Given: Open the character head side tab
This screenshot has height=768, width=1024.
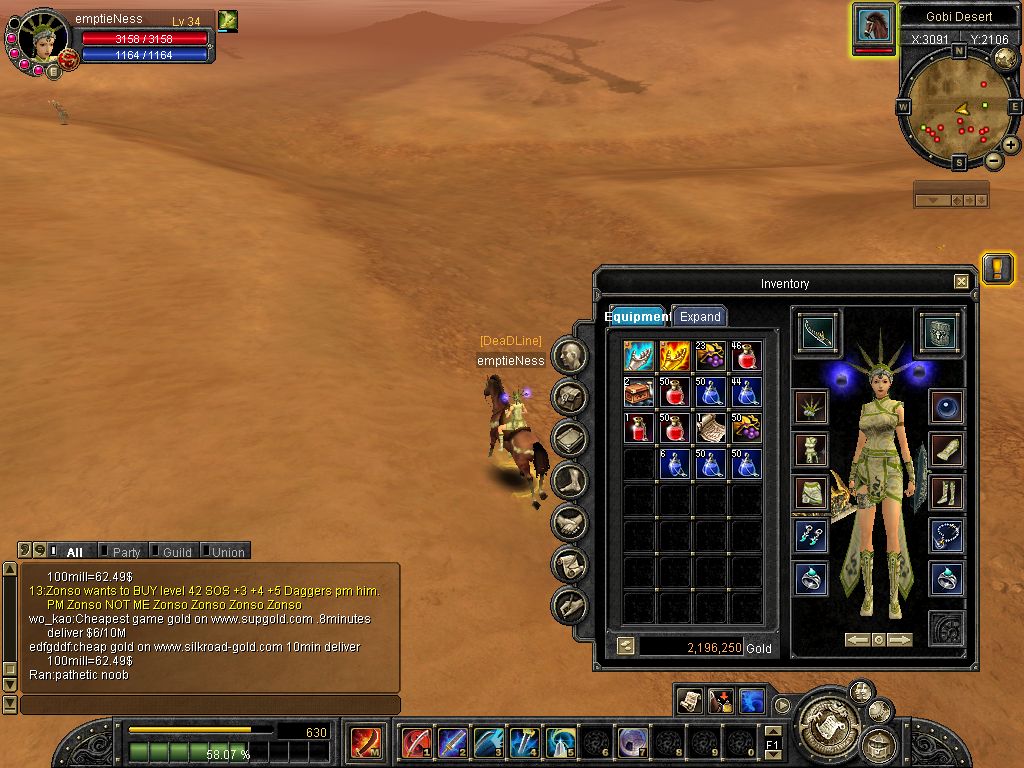Looking at the screenshot, I should click(x=569, y=355).
